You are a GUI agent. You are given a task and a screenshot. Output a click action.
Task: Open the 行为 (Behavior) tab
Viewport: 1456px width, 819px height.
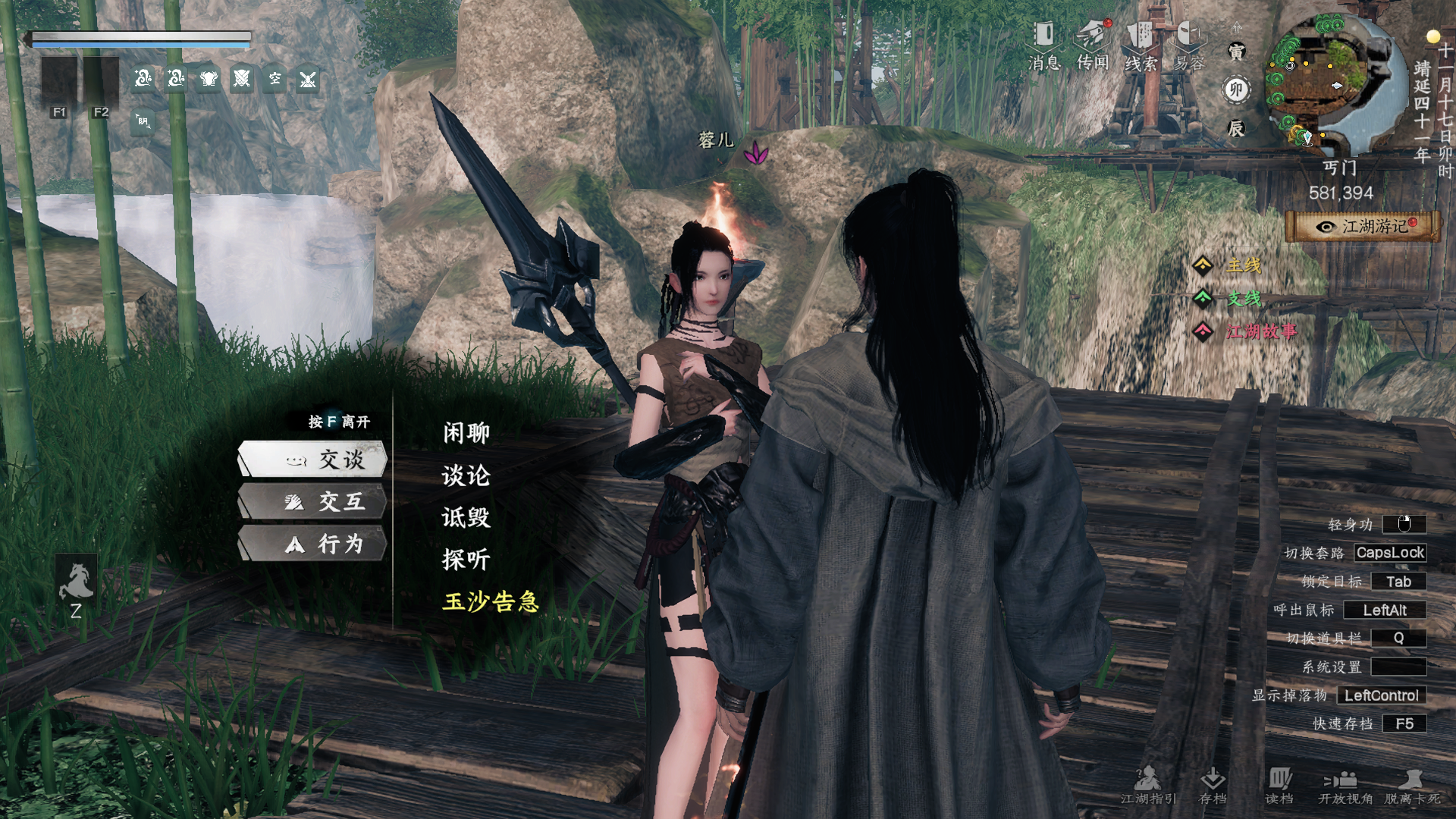point(314,544)
